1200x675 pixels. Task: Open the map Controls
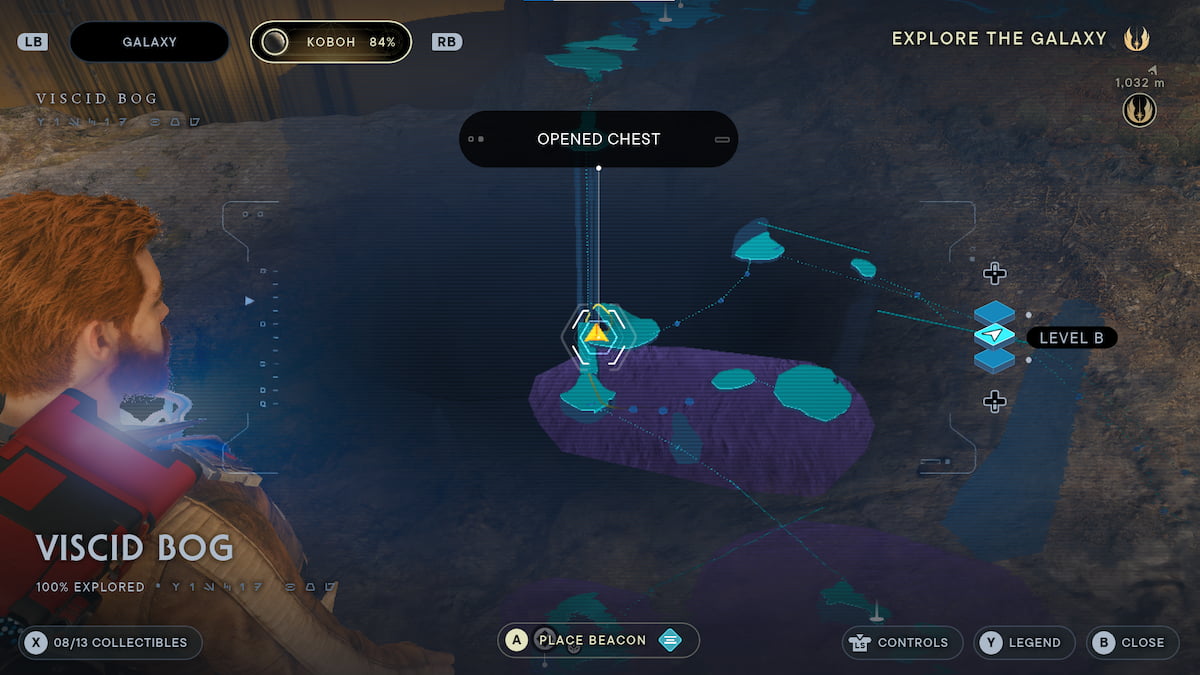[x=899, y=642]
